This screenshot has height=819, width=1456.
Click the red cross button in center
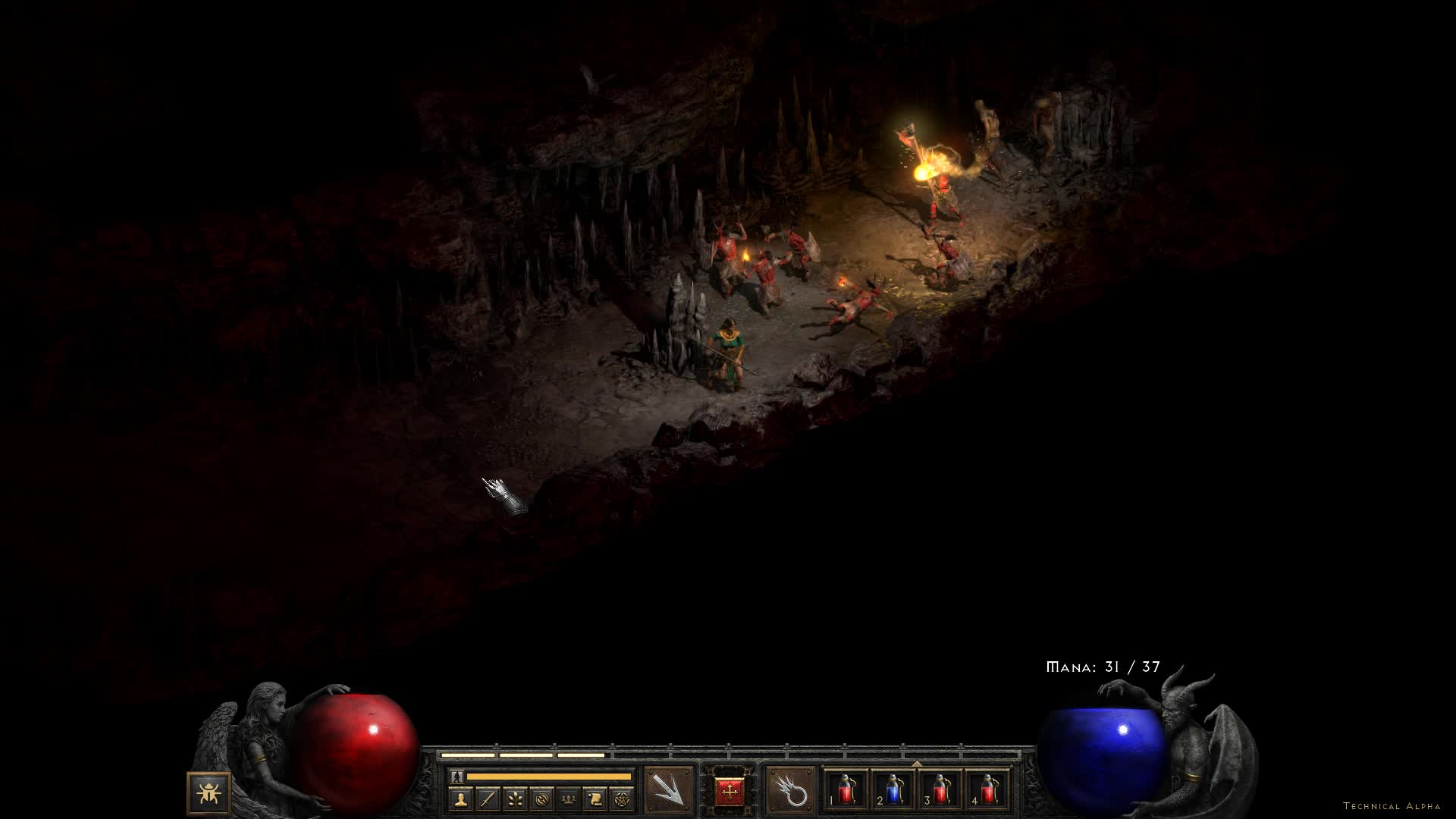point(730,792)
